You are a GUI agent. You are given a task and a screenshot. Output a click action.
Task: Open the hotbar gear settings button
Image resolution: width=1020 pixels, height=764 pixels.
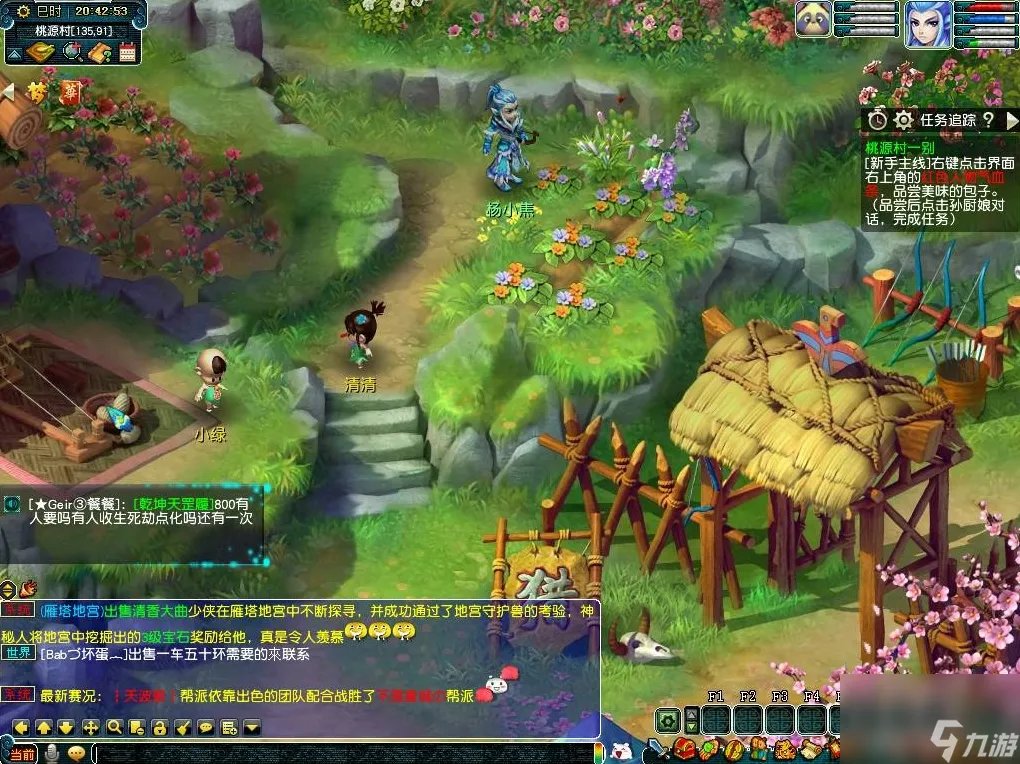[668, 720]
